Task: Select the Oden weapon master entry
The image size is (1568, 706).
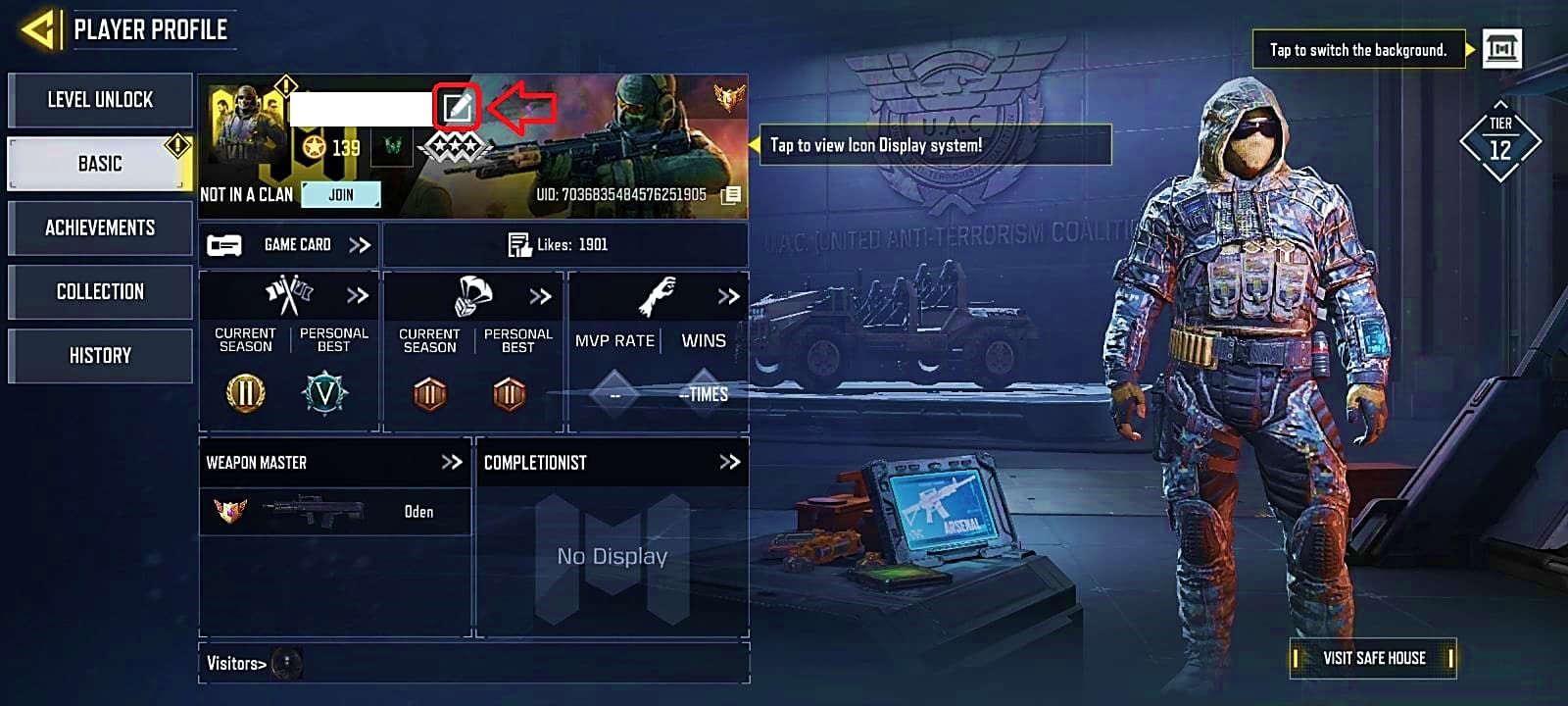Action: tap(334, 511)
